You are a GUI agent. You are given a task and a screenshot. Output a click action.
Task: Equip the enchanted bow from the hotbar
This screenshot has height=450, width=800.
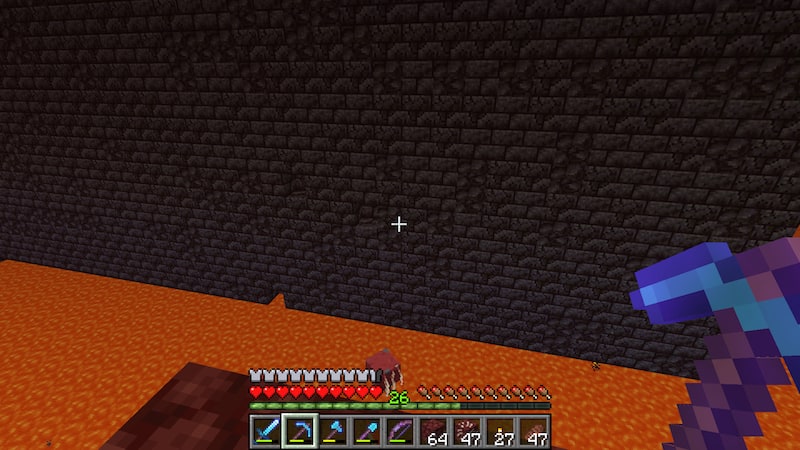pyautogui.click(x=400, y=431)
